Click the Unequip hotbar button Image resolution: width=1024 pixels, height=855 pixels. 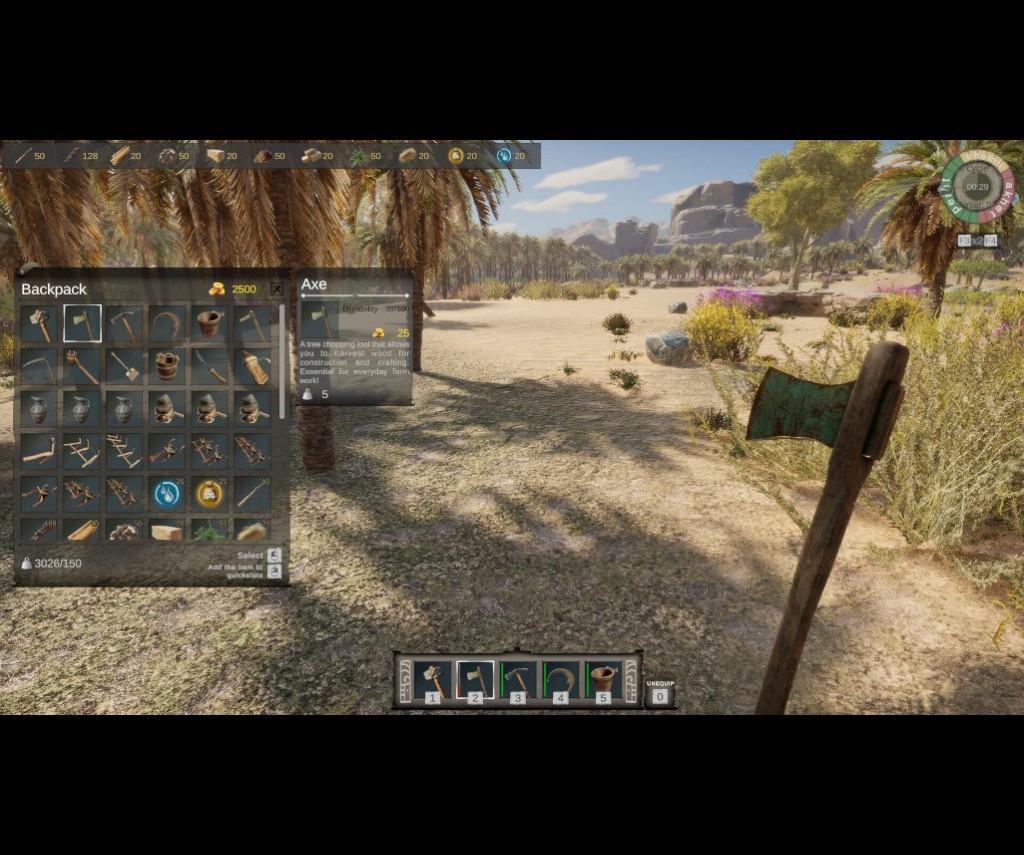(x=660, y=694)
